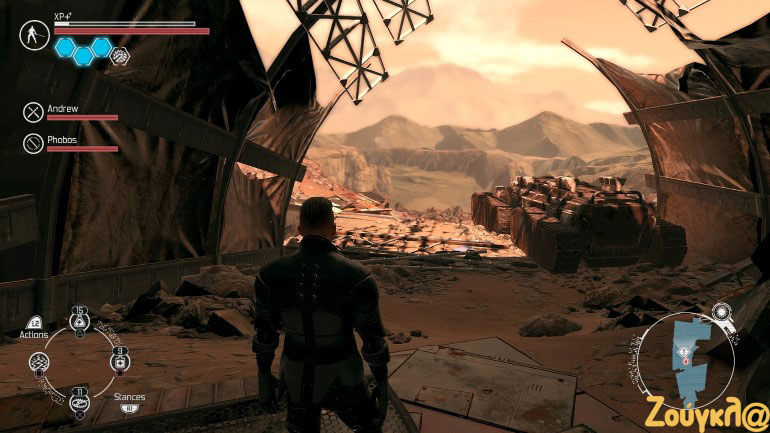The height and width of the screenshot is (433, 770).
Task: Click the diamond objective marker on the minimap
Action: [x=684, y=352]
